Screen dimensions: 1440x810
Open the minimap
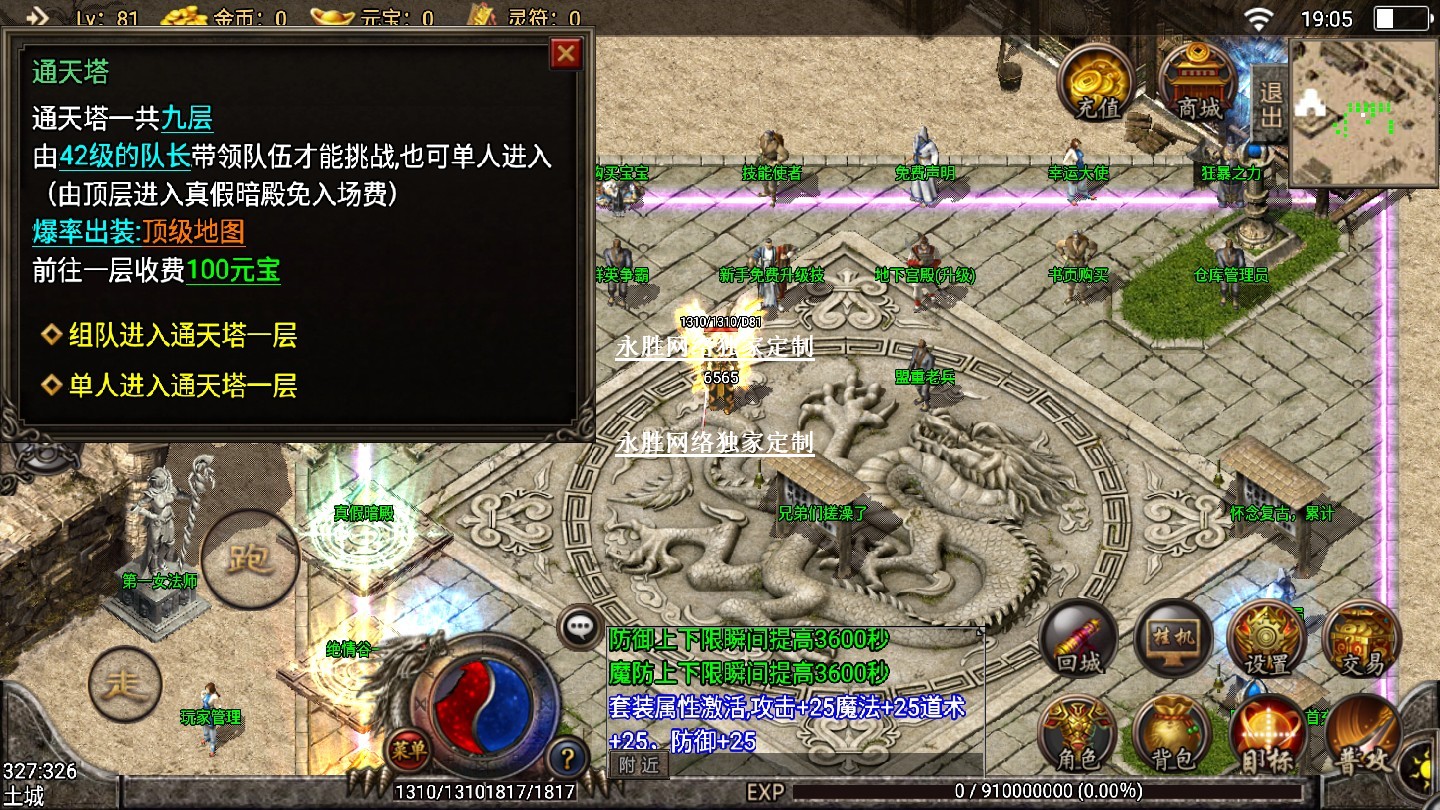pyautogui.click(x=1362, y=112)
